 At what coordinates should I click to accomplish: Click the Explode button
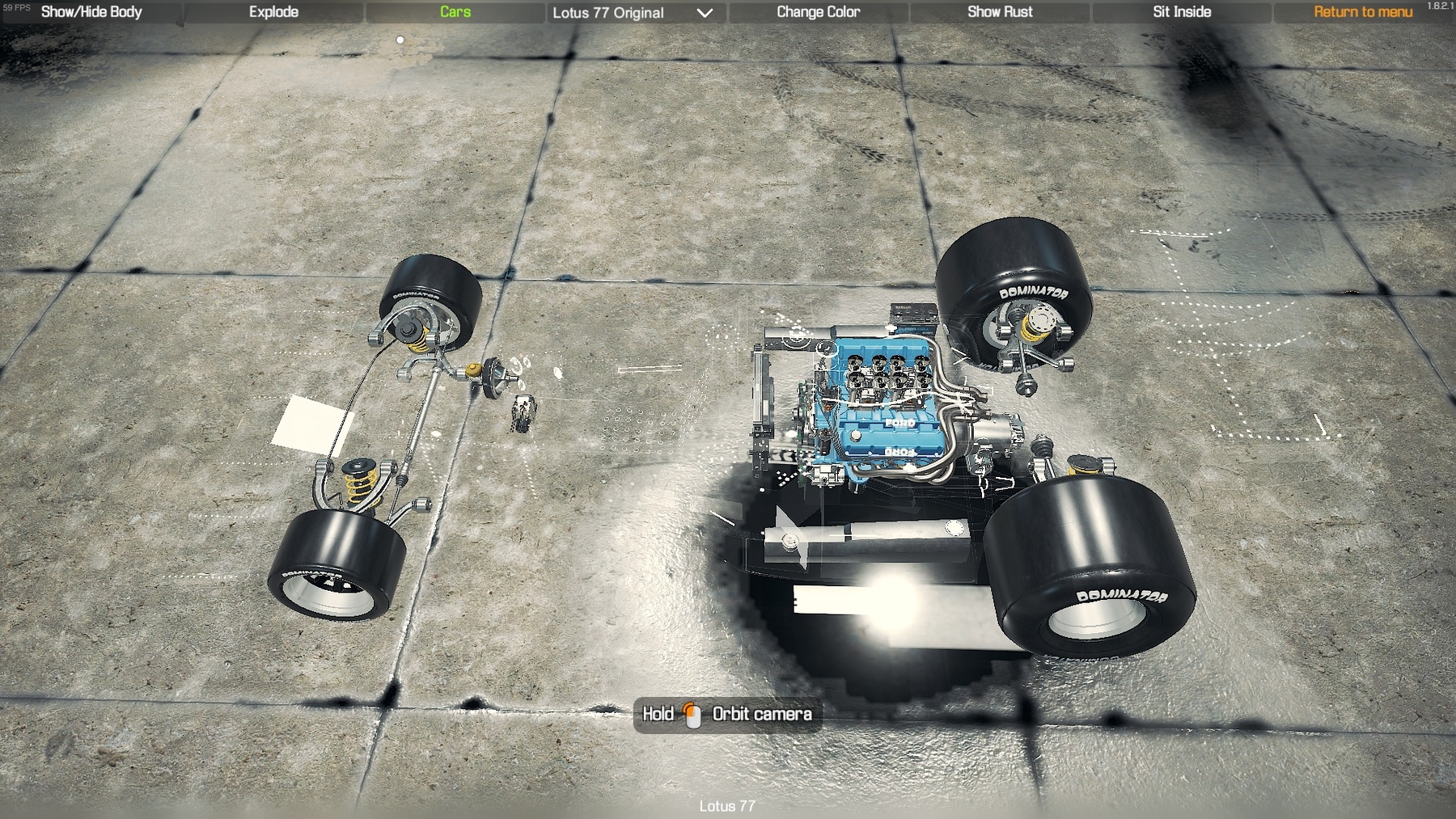click(273, 12)
